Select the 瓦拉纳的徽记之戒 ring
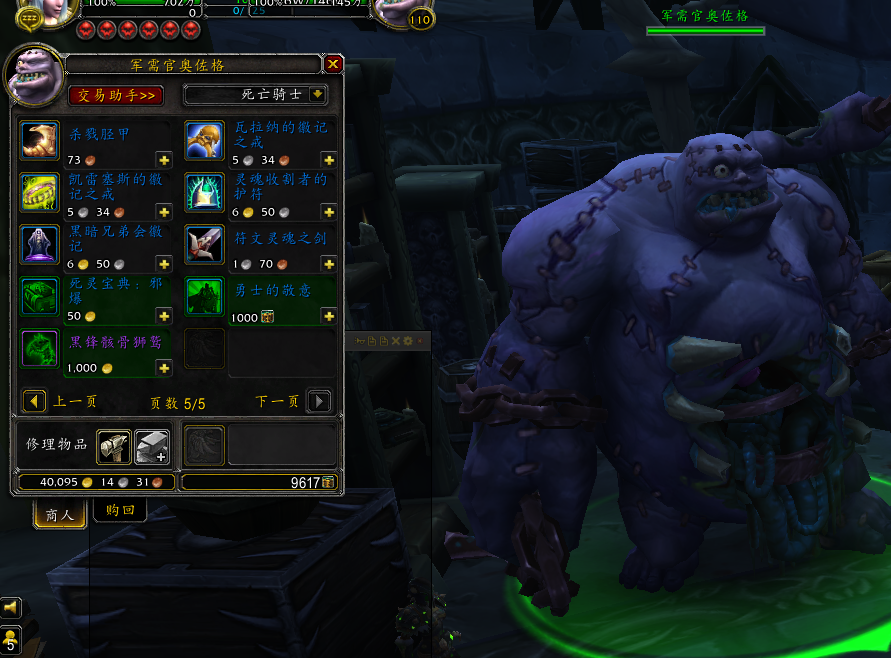Image resolution: width=891 pixels, height=658 pixels. pyautogui.click(x=204, y=141)
